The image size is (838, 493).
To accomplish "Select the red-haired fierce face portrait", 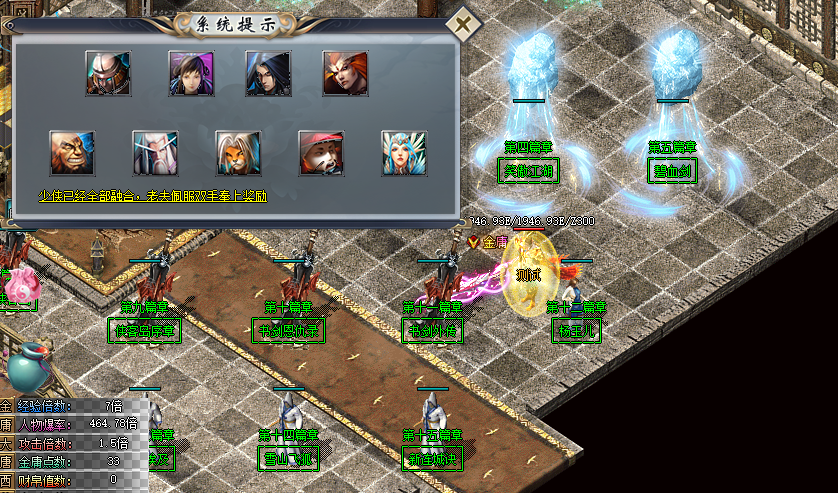I will point(345,73).
